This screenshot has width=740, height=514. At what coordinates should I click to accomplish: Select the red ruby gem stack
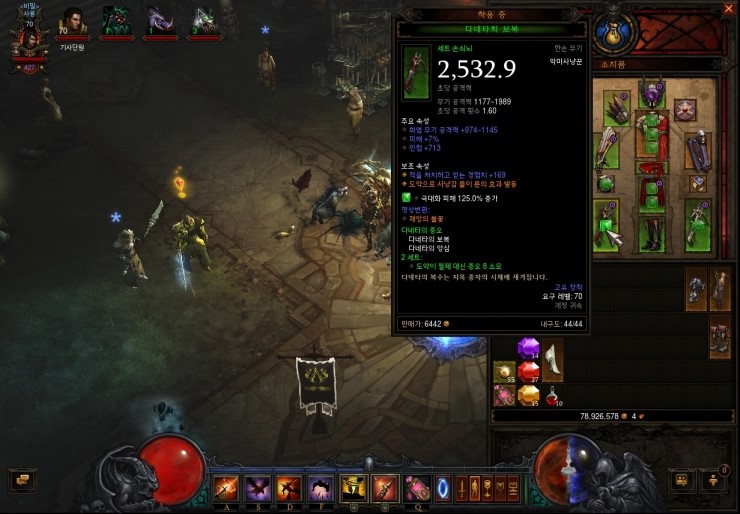point(528,372)
